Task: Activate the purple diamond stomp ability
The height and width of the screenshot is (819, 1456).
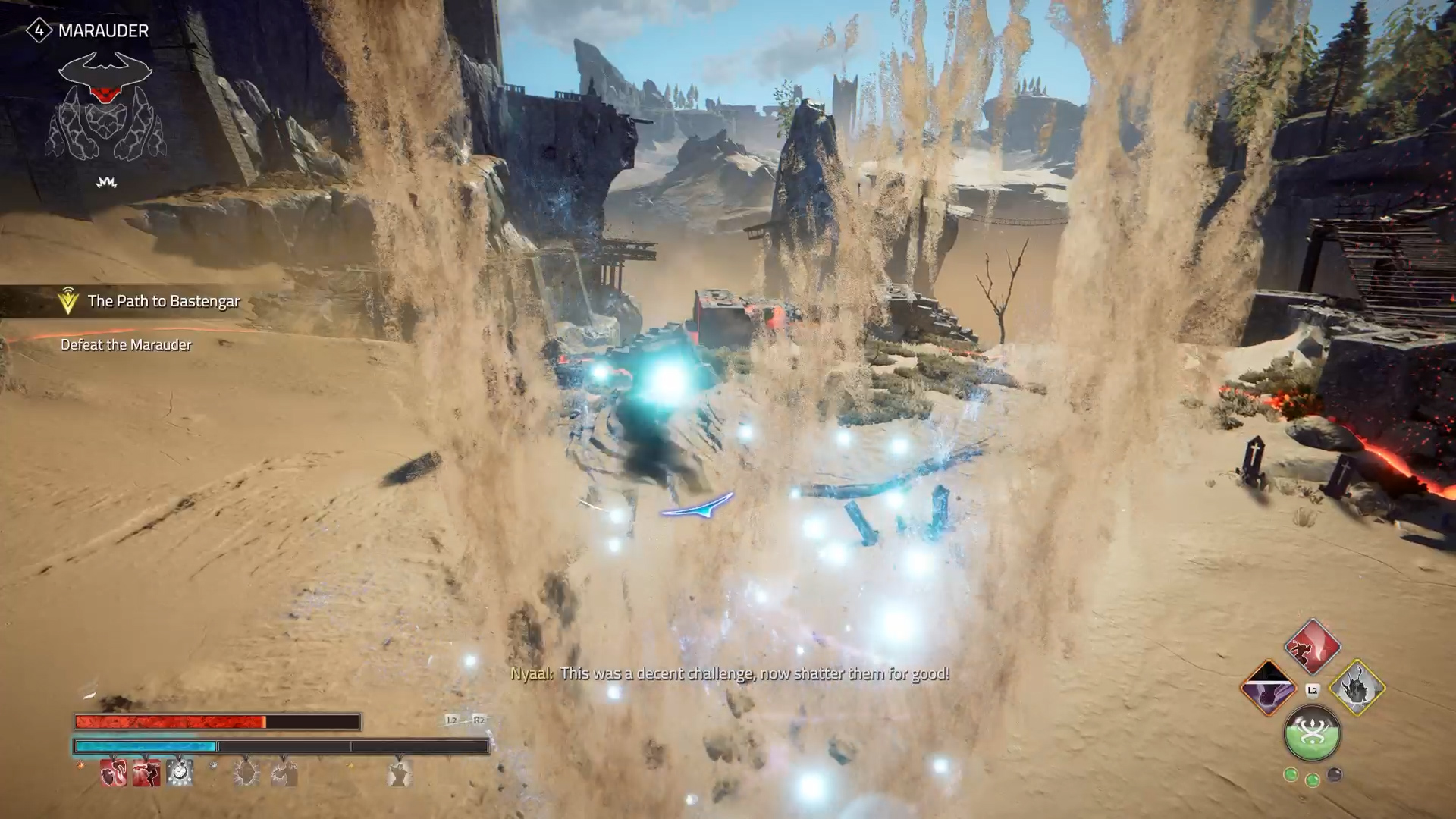Action: [x=1269, y=689]
